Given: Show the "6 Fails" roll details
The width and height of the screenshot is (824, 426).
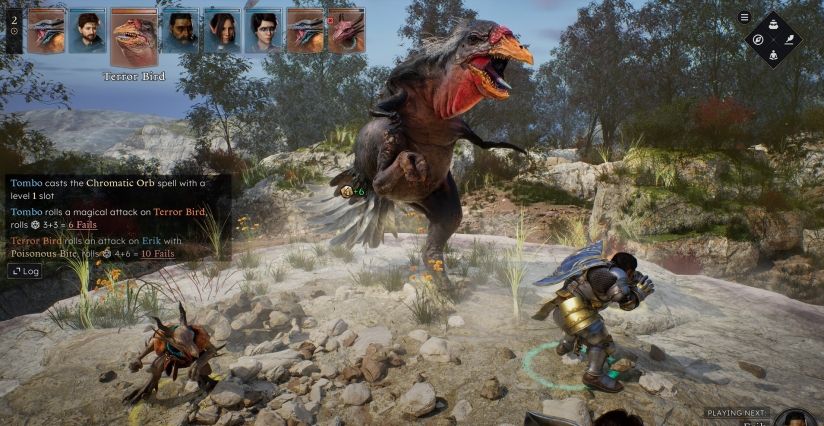Looking at the screenshot, I should point(83,226).
